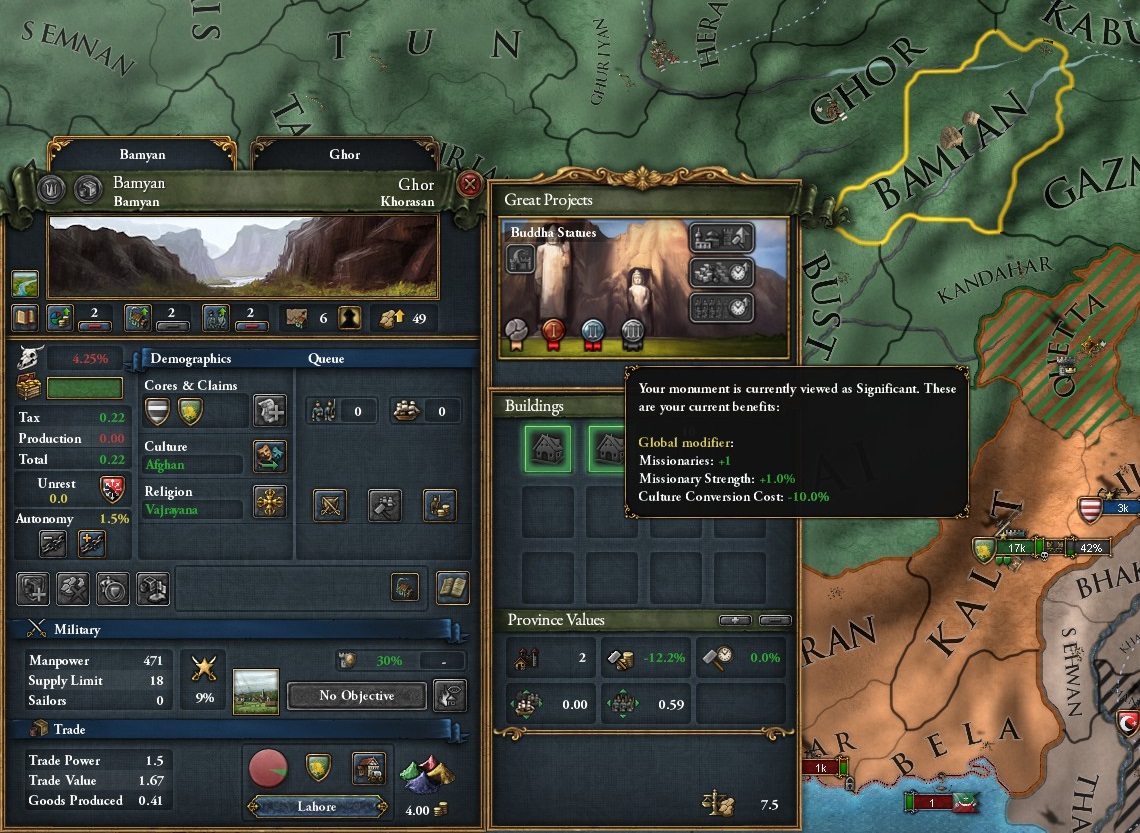Switch to the Ghor province tab
This screenshot has width=1140, height=833.
(344, 155)
